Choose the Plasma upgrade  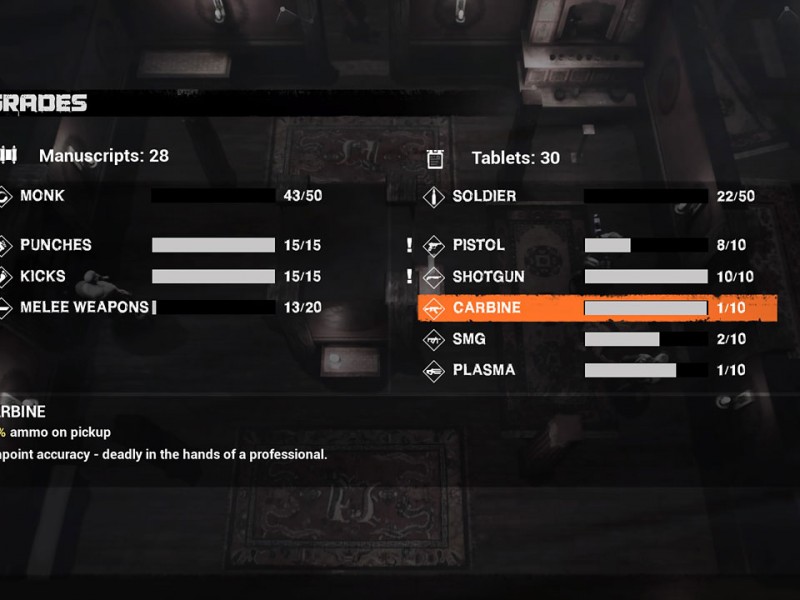pyautogui.click(x=484, y=370)
